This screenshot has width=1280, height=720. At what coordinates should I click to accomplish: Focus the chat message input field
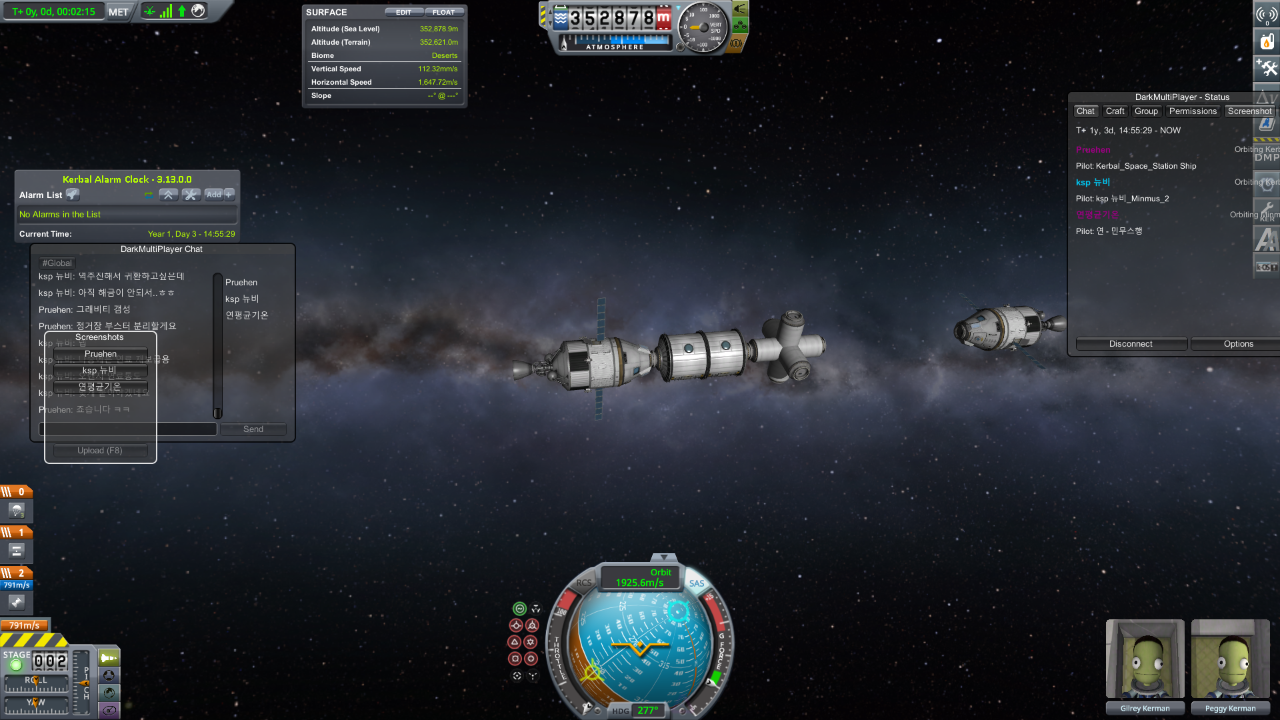tap(128, 429)
